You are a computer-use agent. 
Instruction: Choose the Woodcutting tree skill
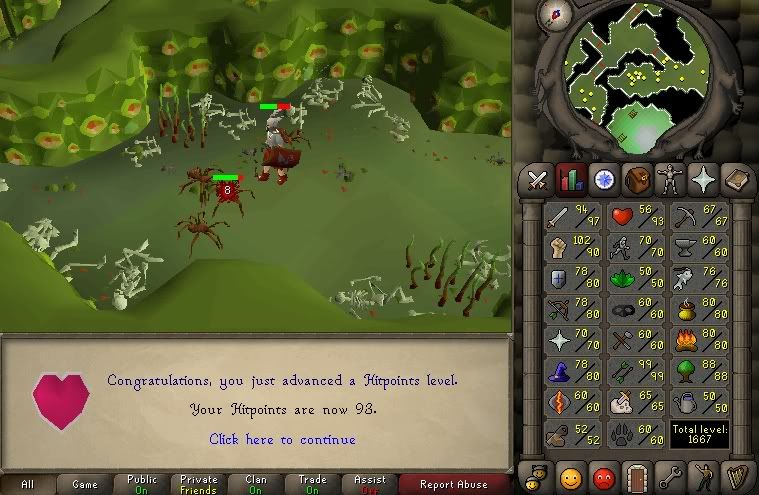pyautogui.click(x=687, y=371)
